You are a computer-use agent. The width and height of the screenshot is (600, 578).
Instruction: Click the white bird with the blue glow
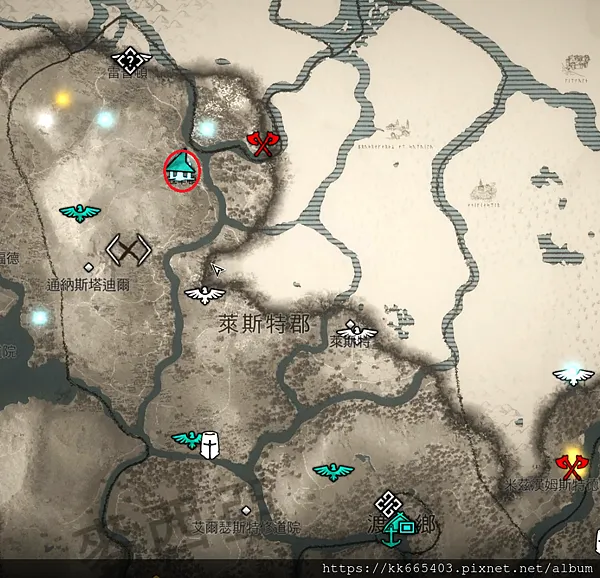coord(573,375)
